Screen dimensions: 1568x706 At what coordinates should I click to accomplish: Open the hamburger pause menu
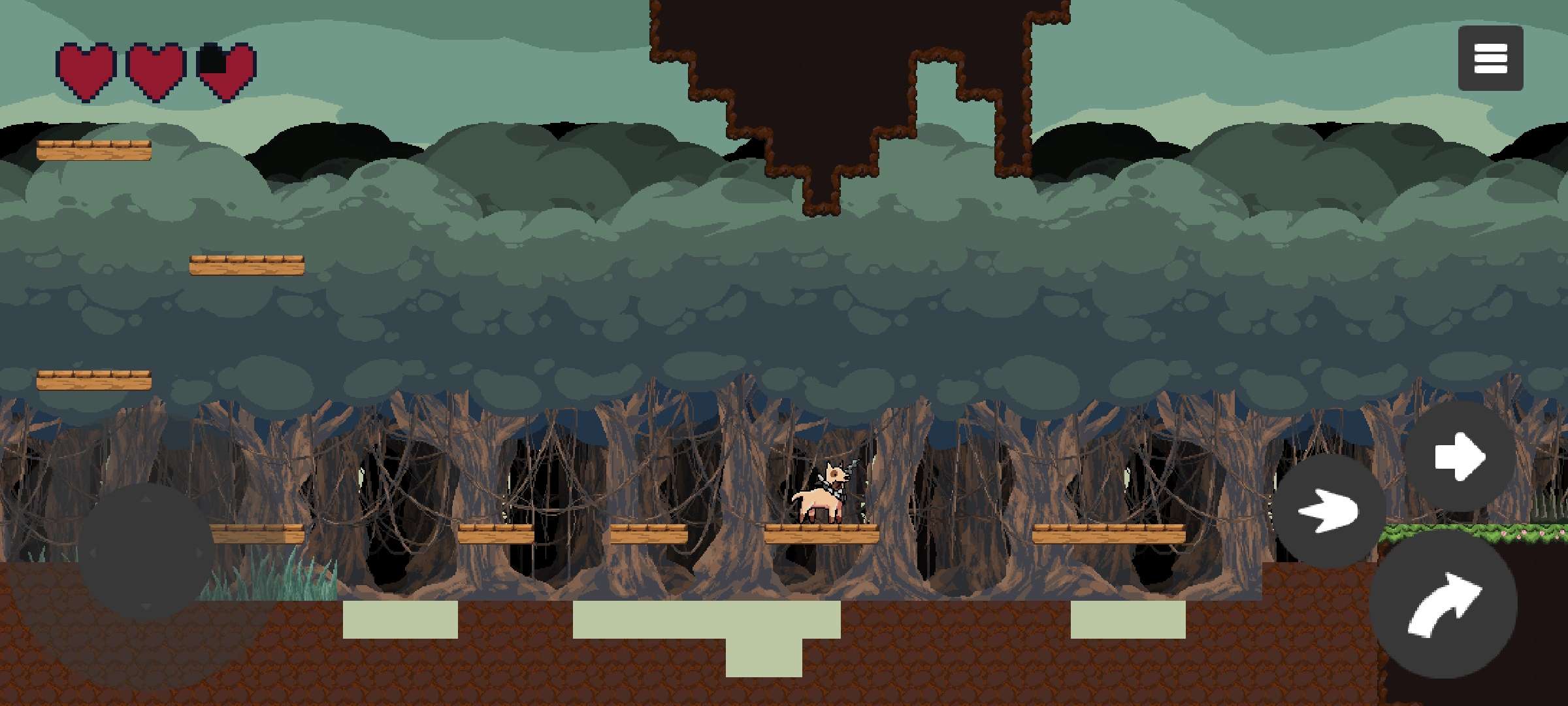tap(1490, 58)
